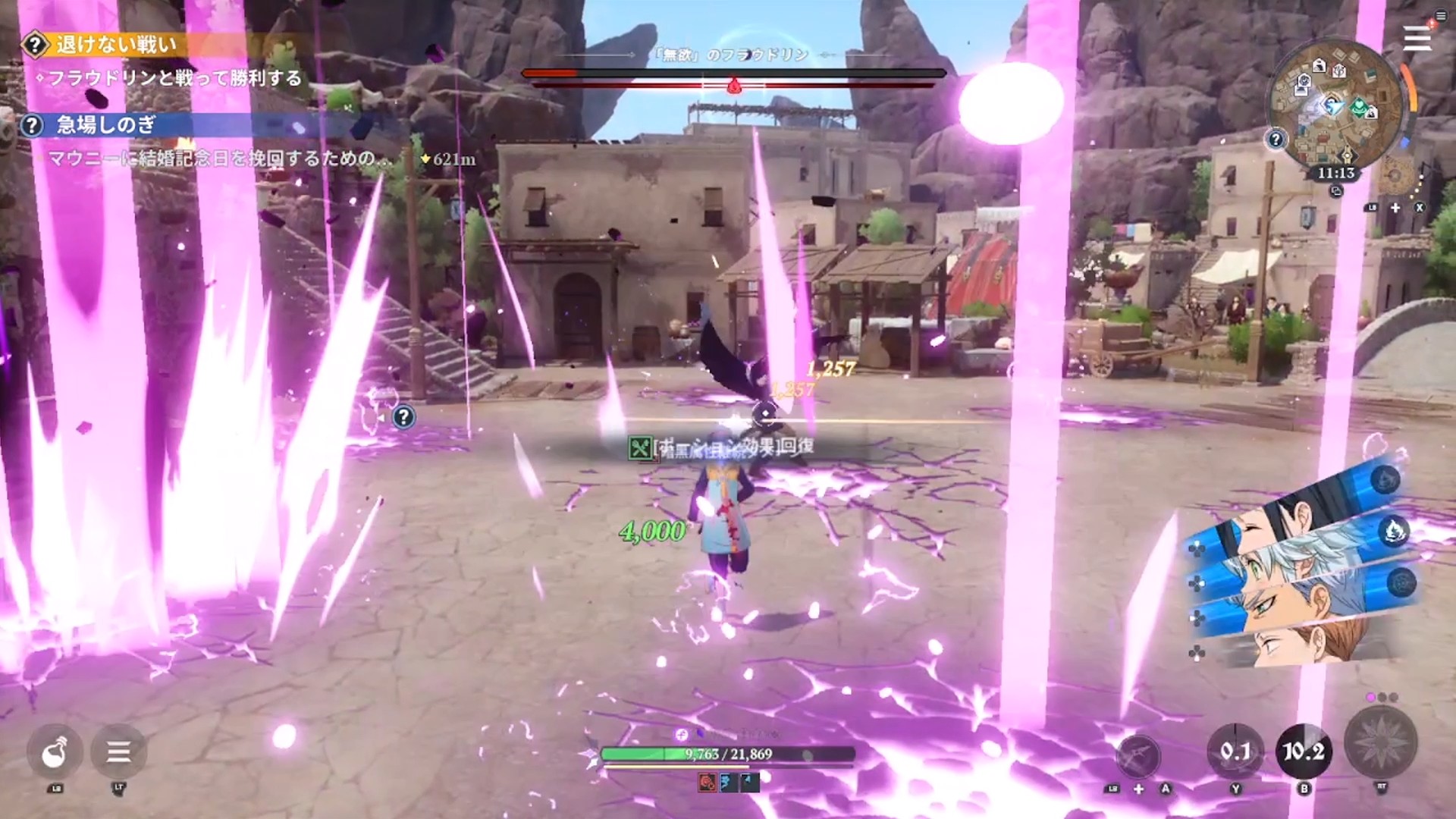Activate the faded sword attack skill

tap(1138, 755)
